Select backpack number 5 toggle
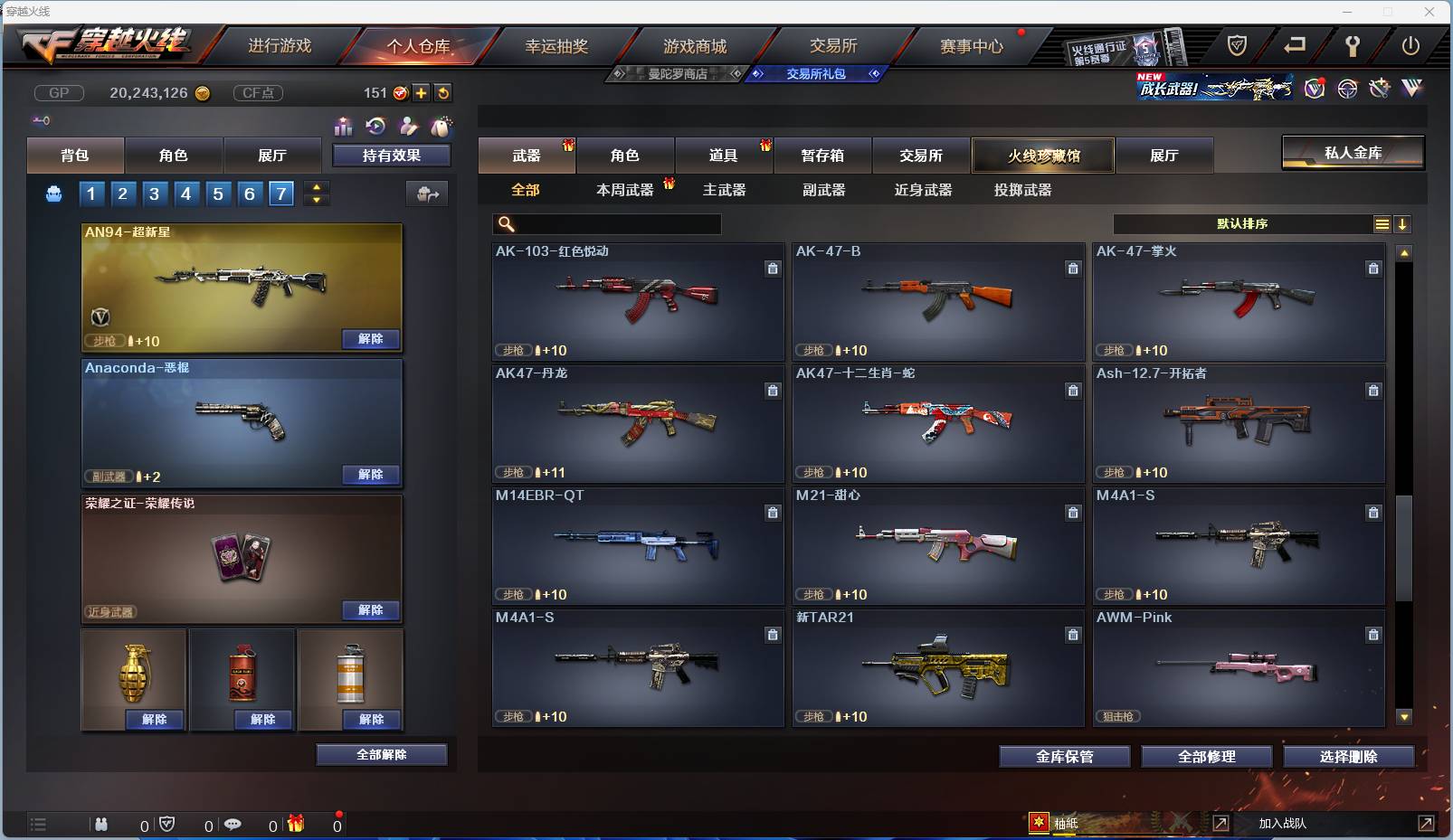The height and width of the screenshot is (840, 1453). click(217, 193)
